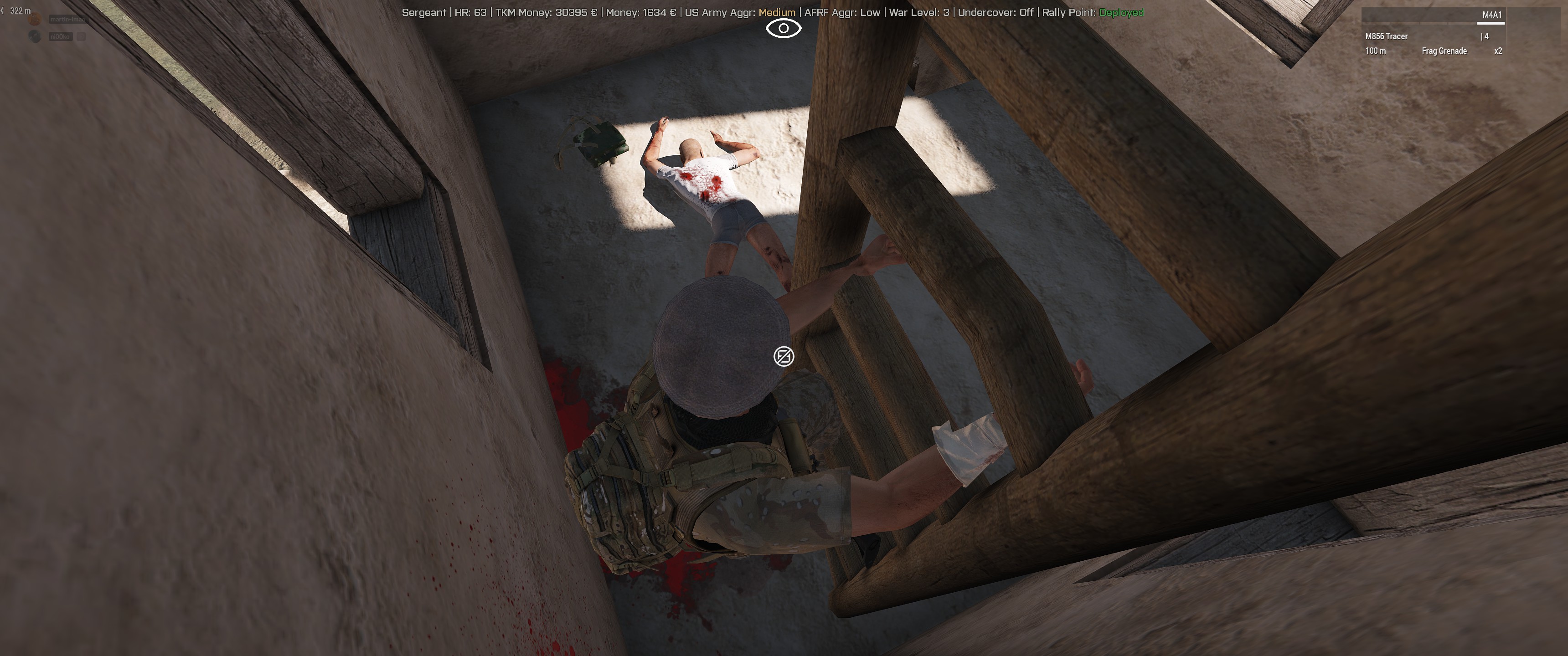
Task: Click the eye visibility icon
Action: coord(784,29)
